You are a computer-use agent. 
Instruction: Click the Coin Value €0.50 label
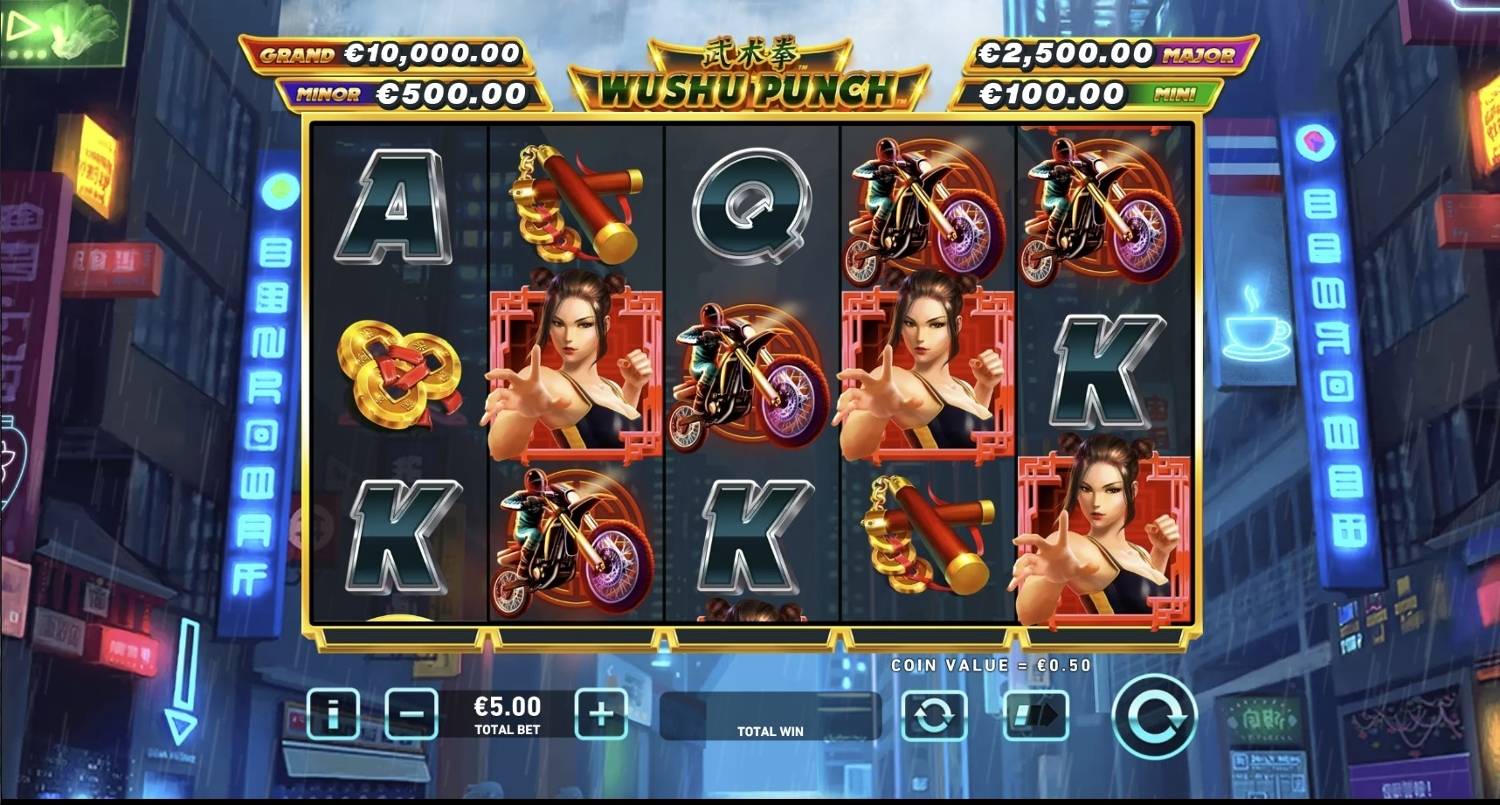pos(990,663)
